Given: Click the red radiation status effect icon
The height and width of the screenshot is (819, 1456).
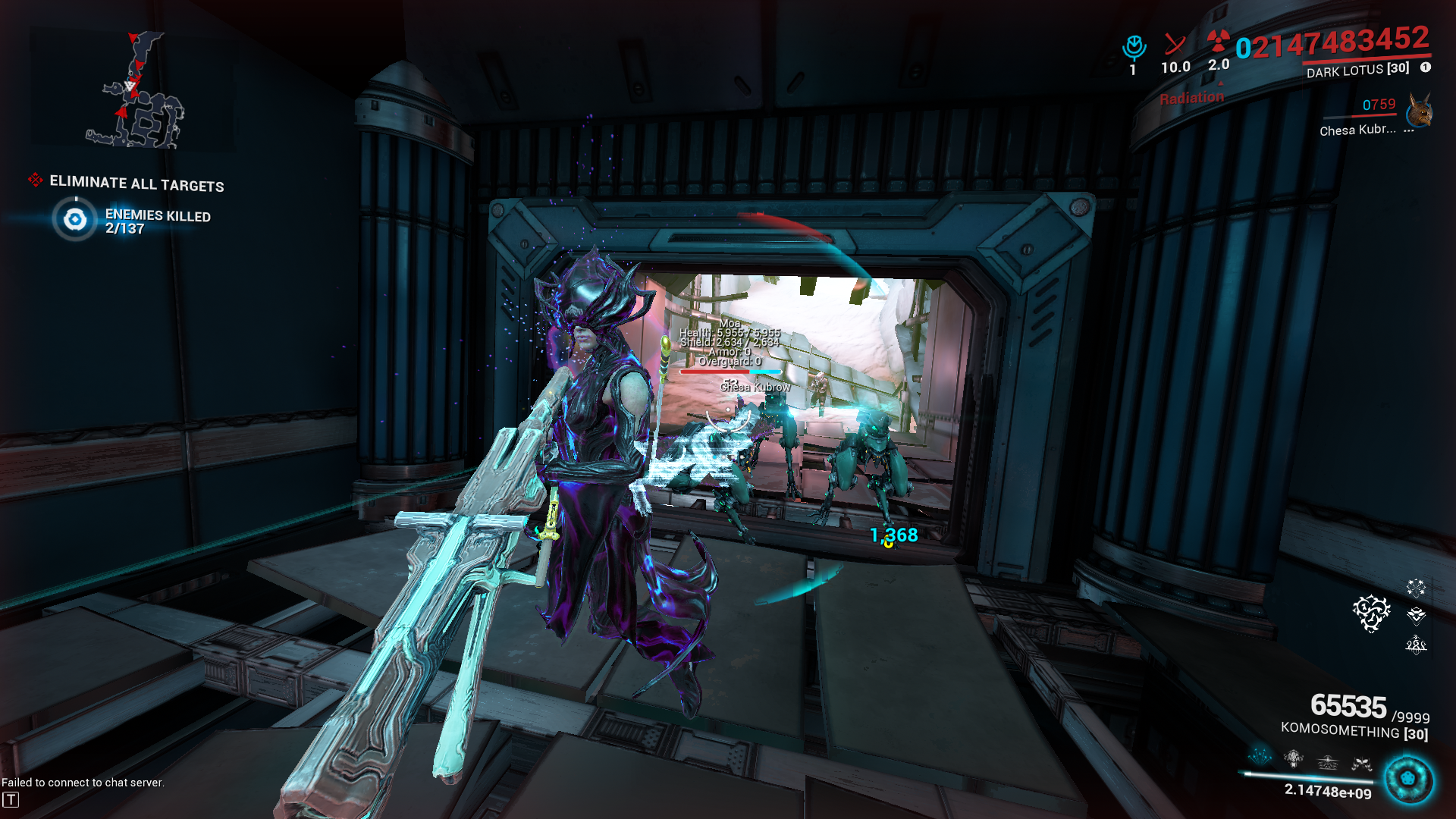Looking at the screenshot, I should click(x=1218, y=41).
